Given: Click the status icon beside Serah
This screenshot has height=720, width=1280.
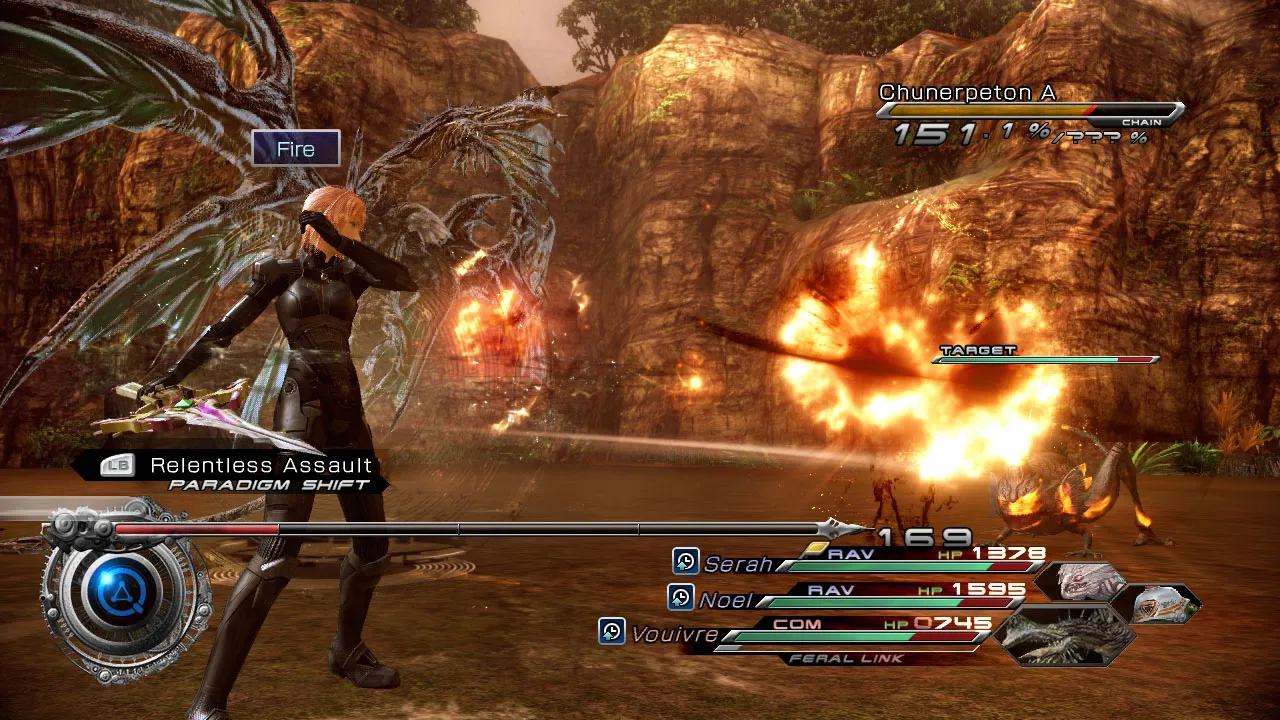Looking at the screenshot, I should [x=685, y=561].
